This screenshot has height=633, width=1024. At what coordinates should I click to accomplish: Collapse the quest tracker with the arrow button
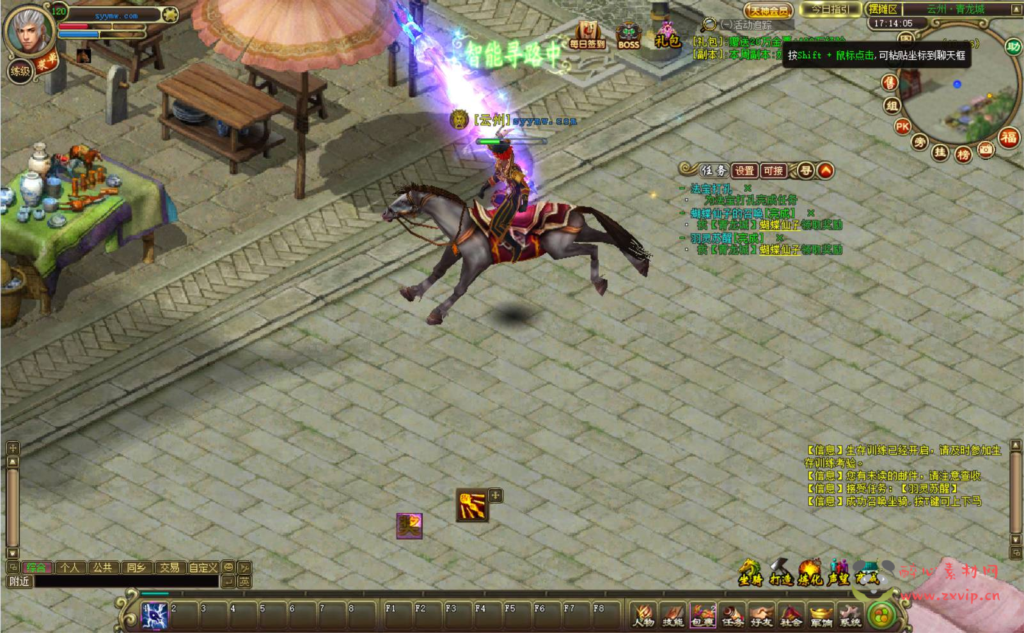tap(826, 170)
